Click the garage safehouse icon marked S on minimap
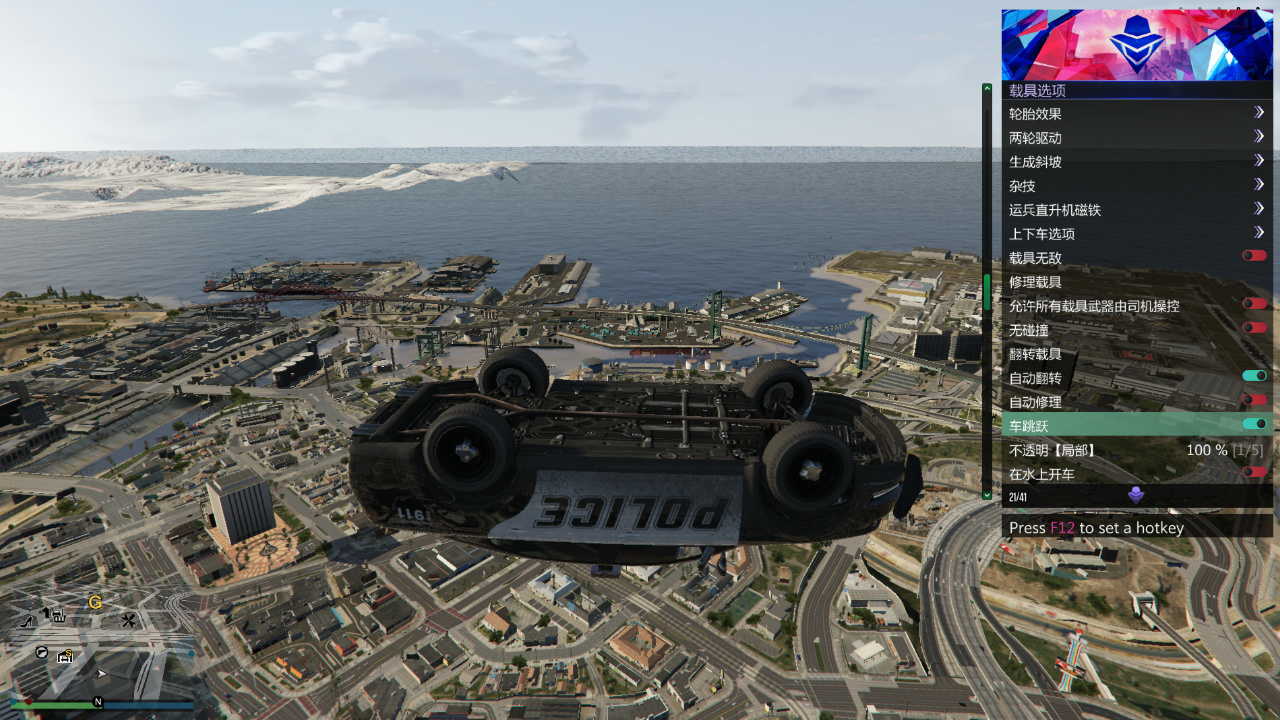This screenshot has height=720, width=1280. coord(64,657)
